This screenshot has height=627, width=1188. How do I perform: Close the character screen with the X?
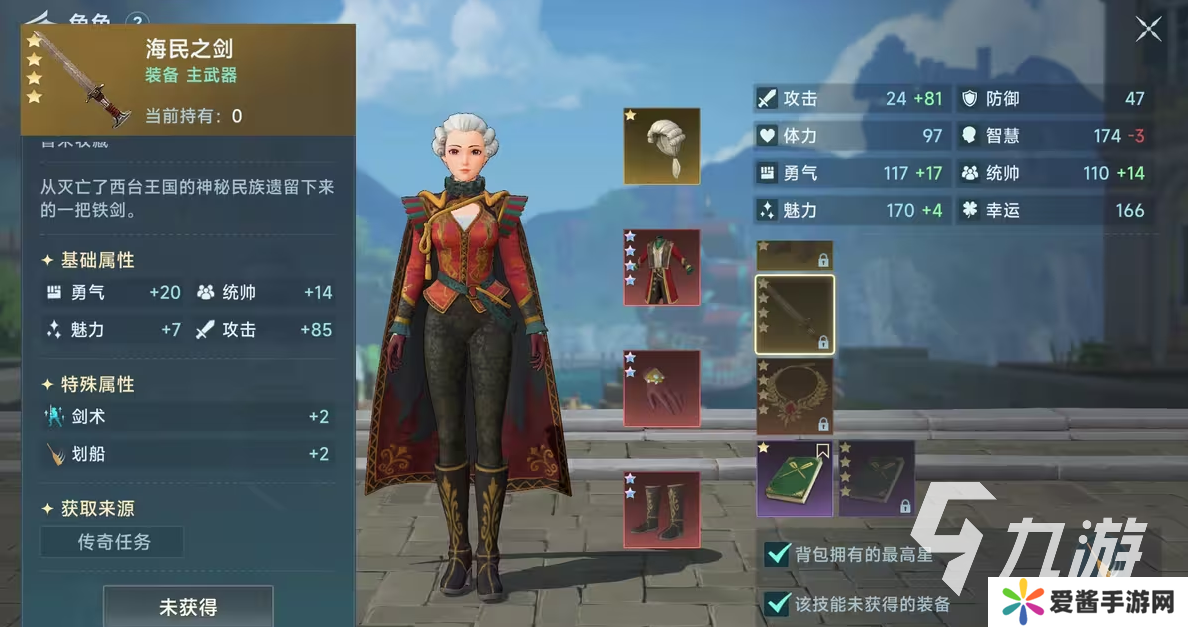point(1148,30)
